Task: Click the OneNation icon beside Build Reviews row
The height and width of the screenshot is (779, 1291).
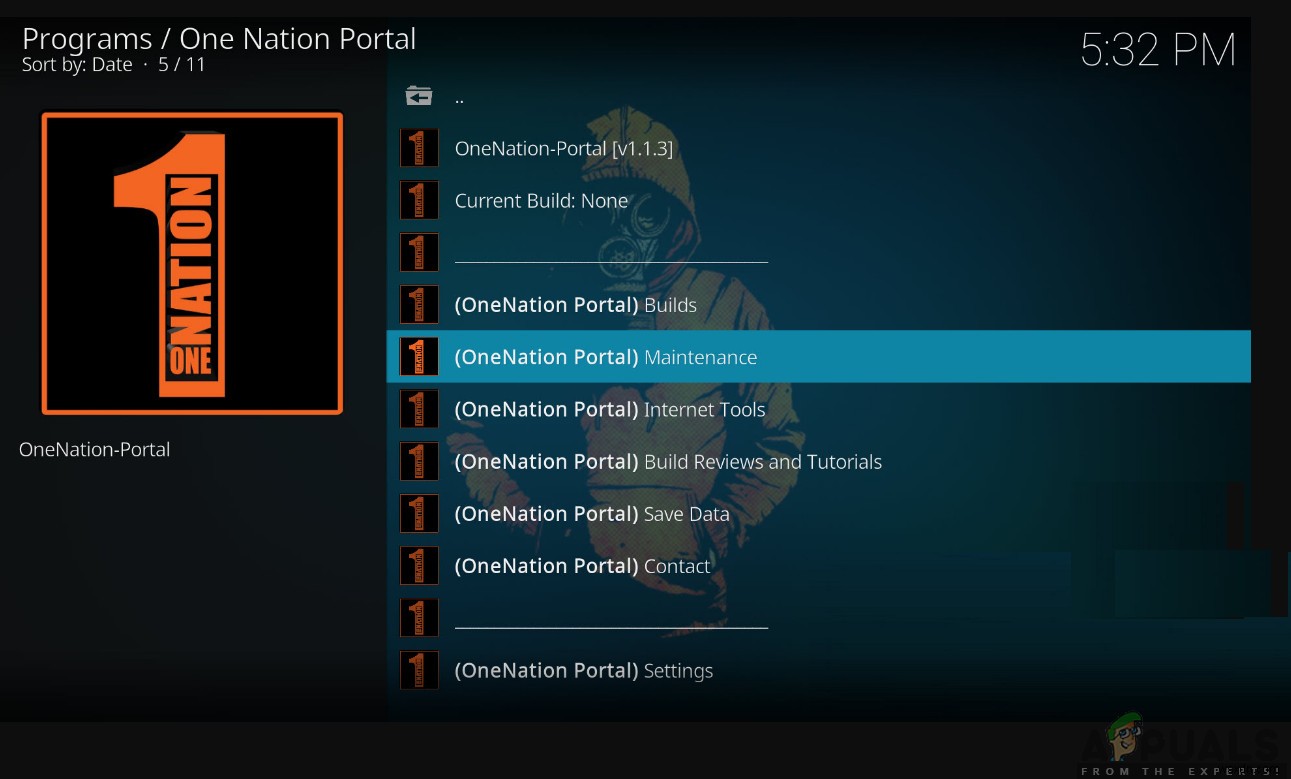Action: [419, 461]
